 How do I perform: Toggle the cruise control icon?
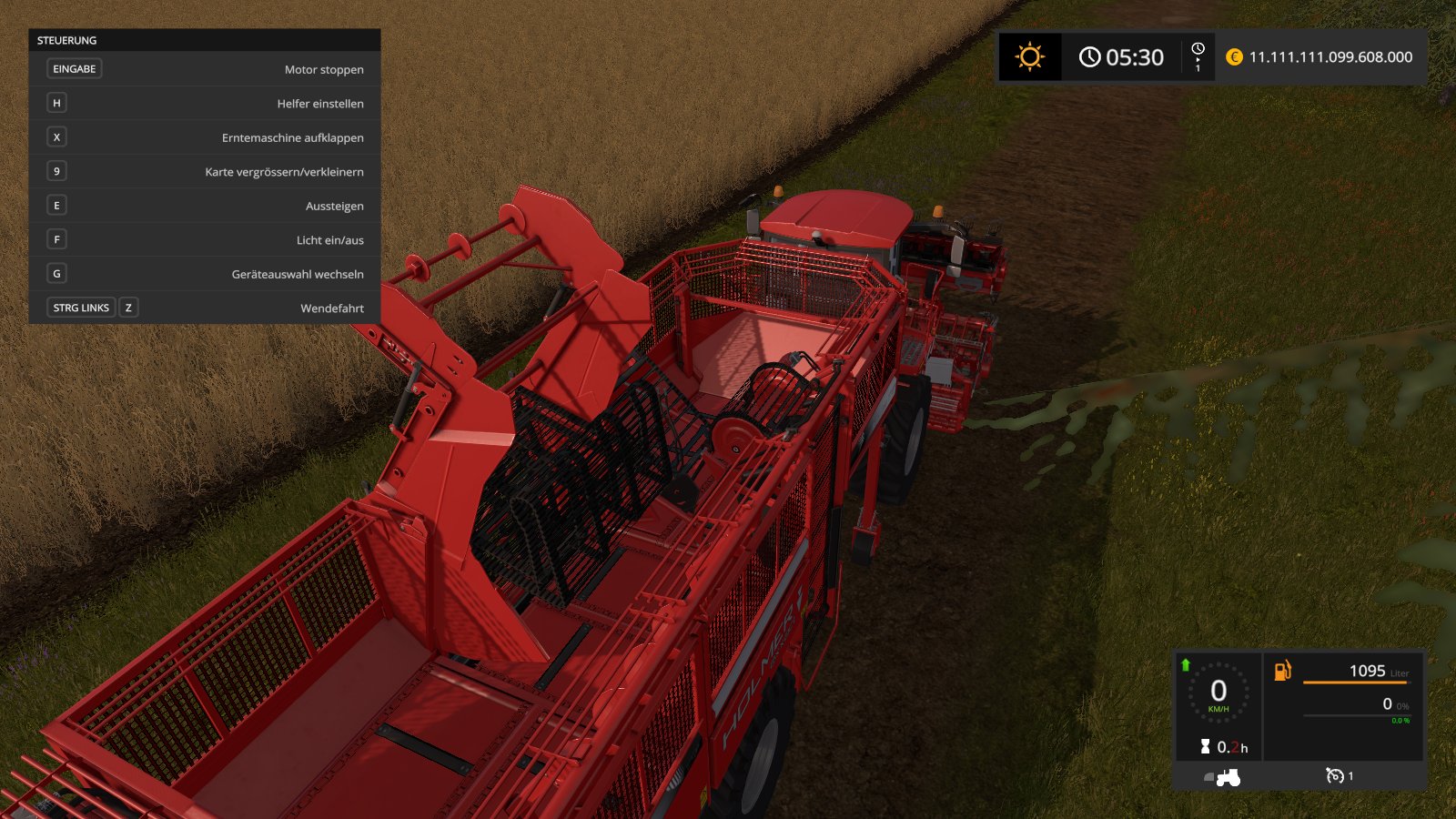[x=1335, y=776]
